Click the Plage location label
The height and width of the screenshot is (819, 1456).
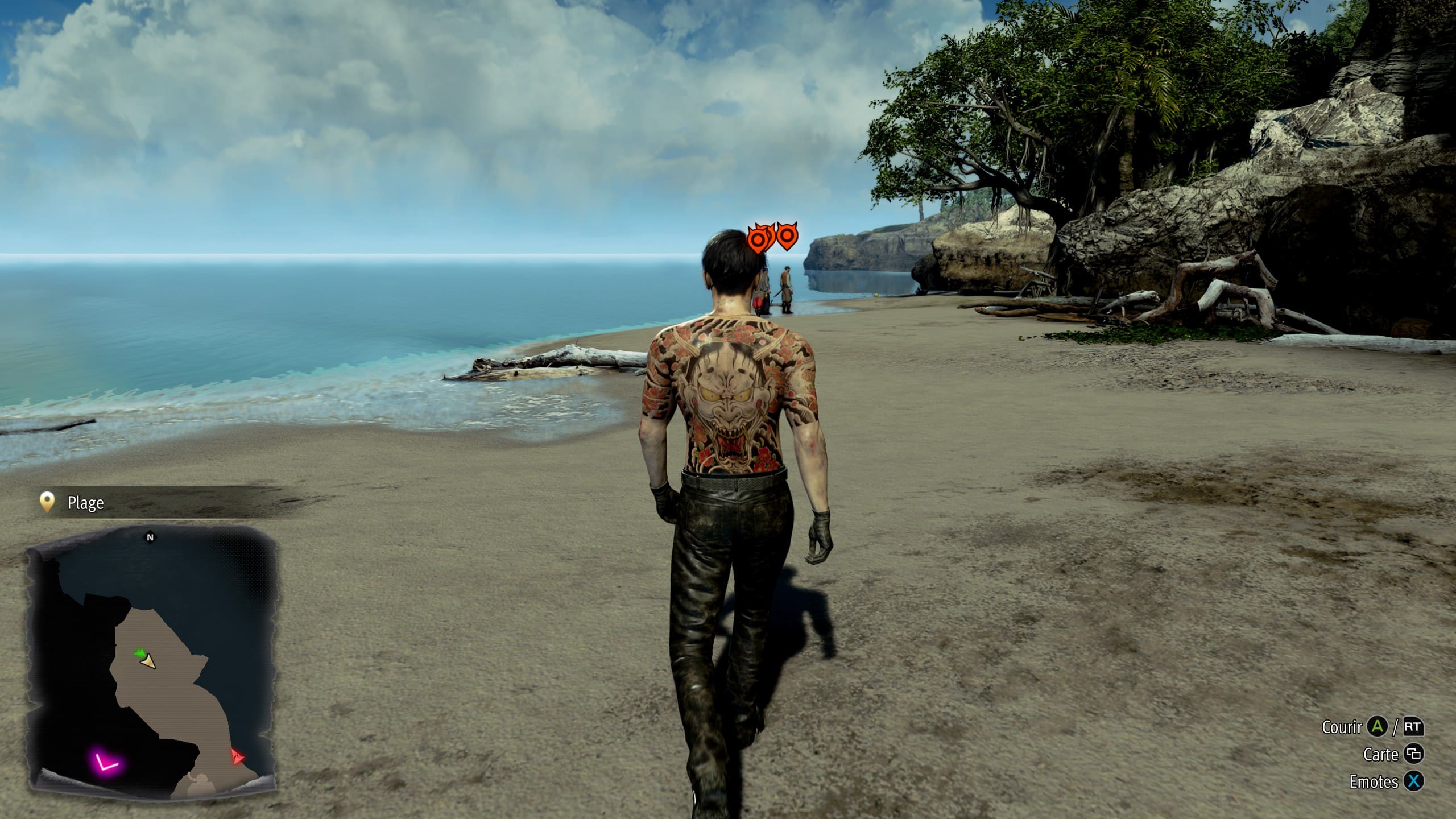[85, 503]
